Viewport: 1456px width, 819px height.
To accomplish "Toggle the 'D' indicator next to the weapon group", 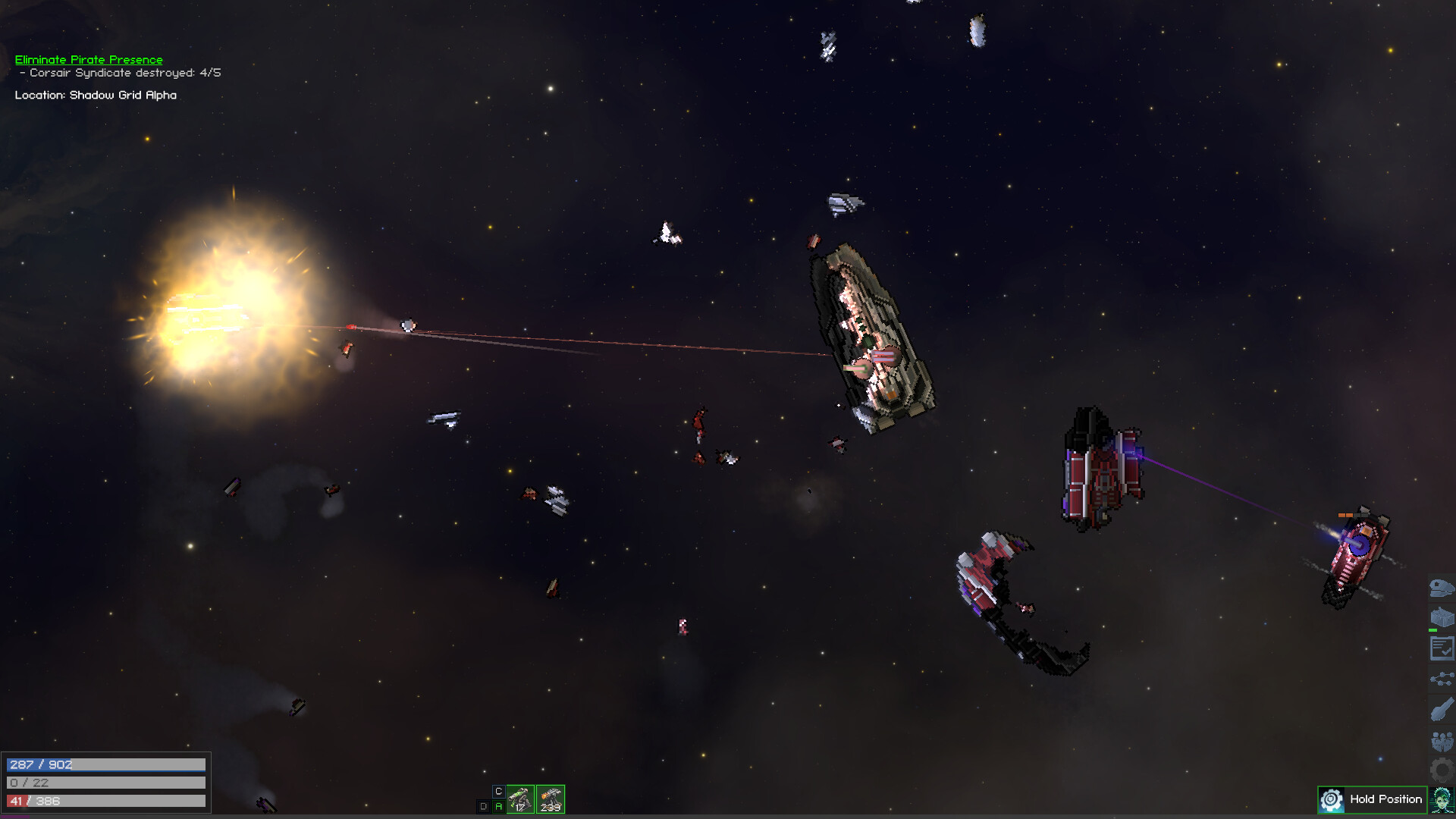I will 483,807.
